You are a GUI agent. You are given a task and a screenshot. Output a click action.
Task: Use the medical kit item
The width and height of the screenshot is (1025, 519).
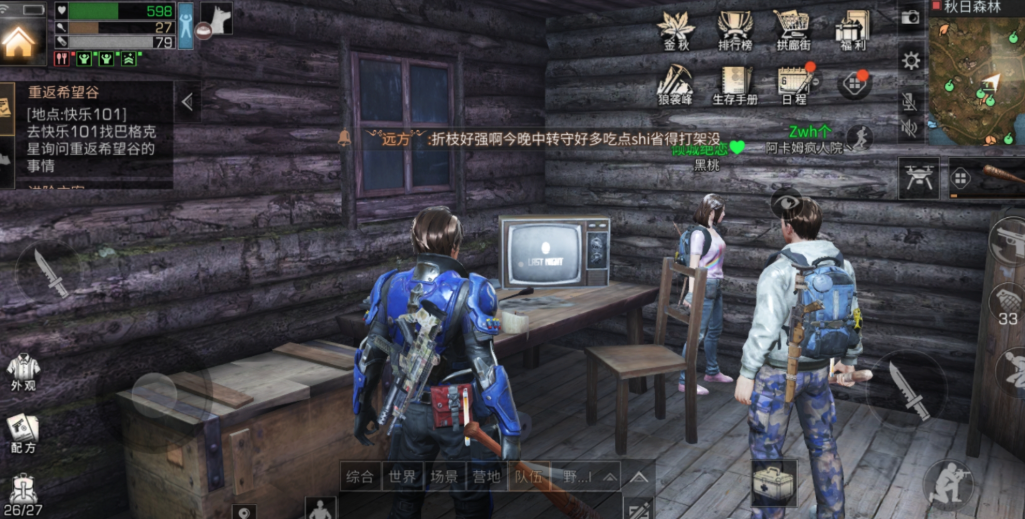click(x=774, y=485)
